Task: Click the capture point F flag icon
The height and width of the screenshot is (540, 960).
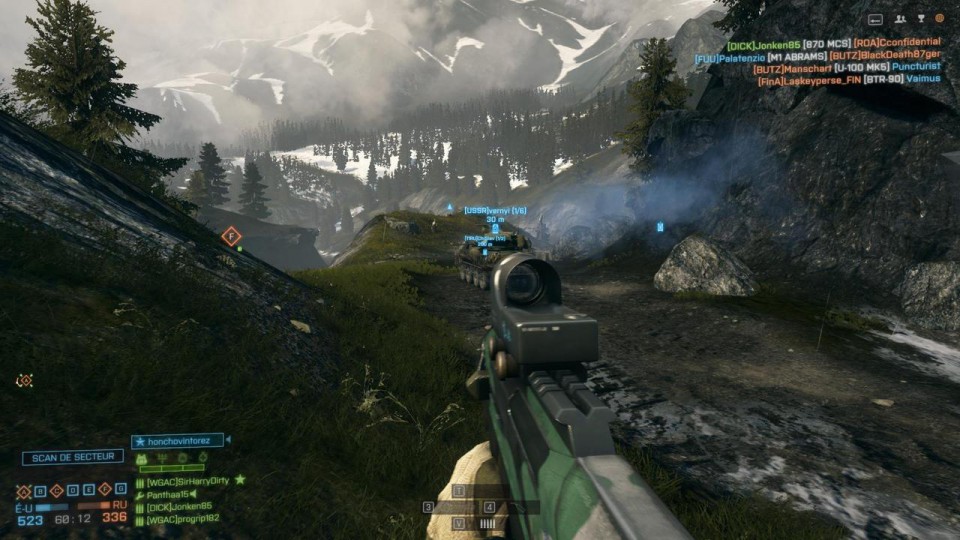Action: tap(105, 492)
